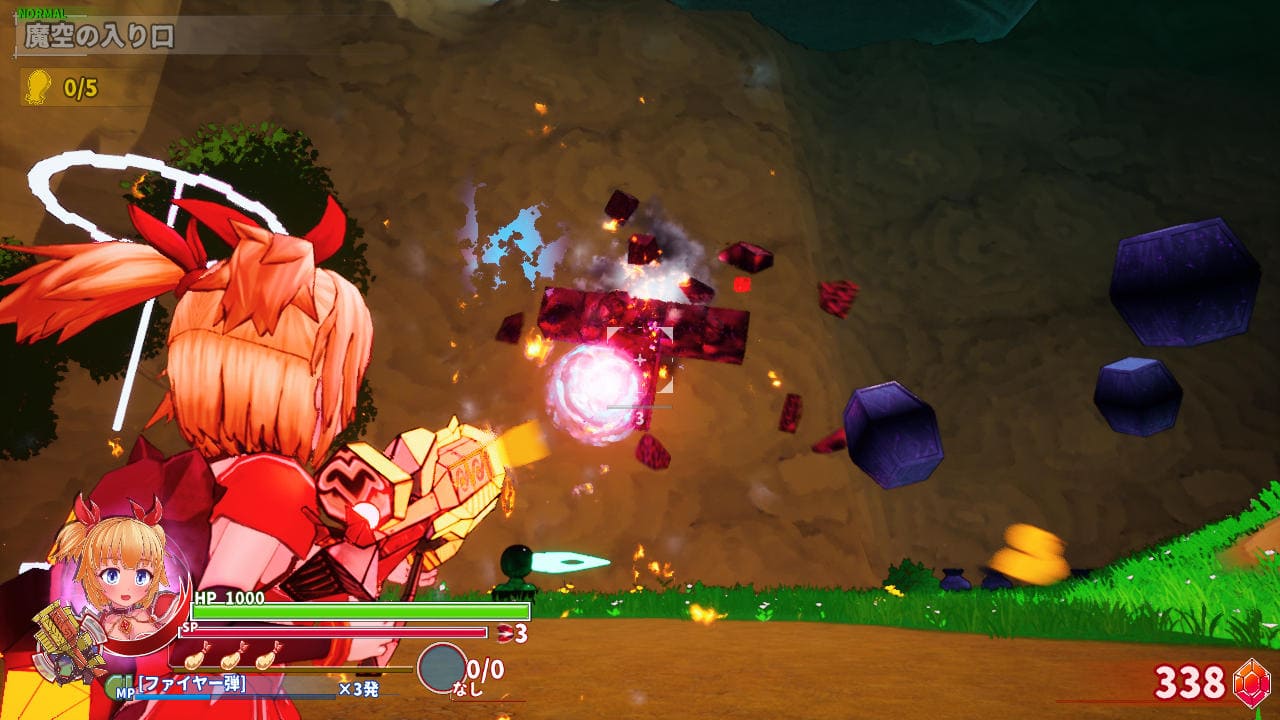The image size is (1280, 720).
Task: Click the empty round item slot
Action: [x=441, y=668]
